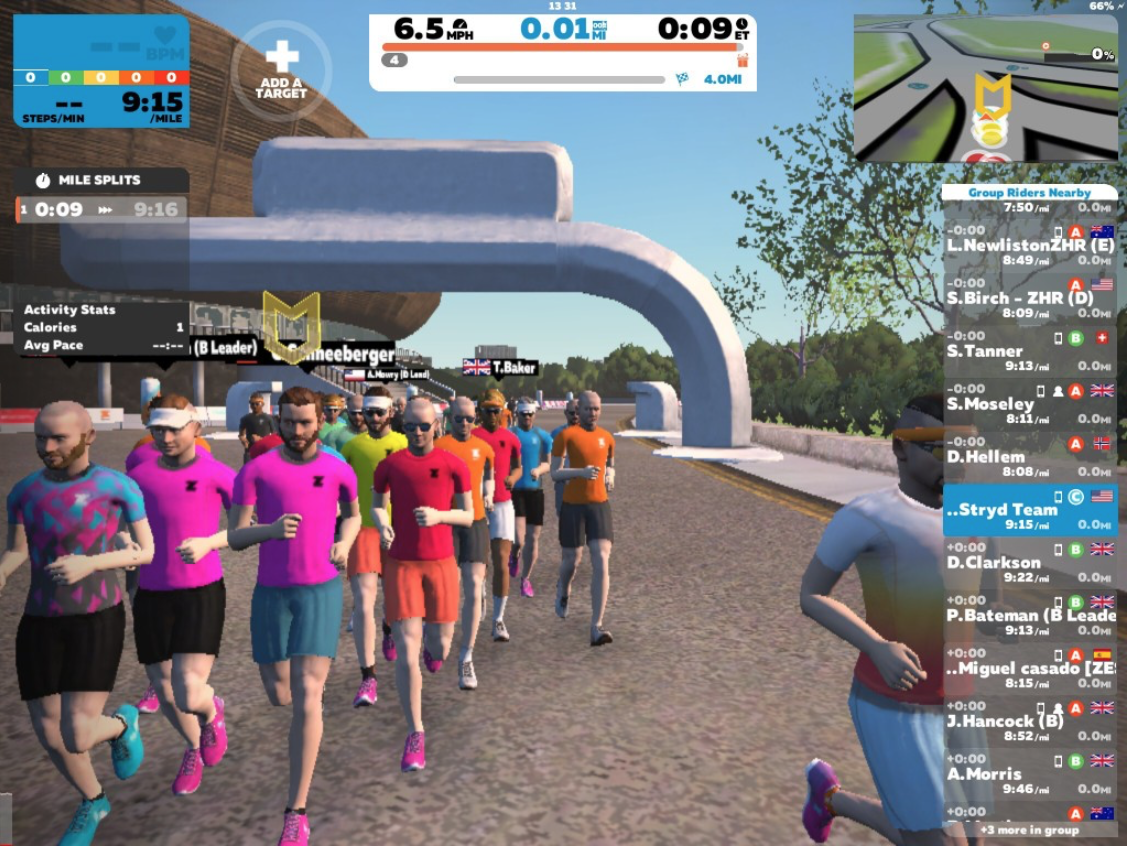Pick the Miguel casado row
The image size is (1128, 846).
coord(1030,668)
